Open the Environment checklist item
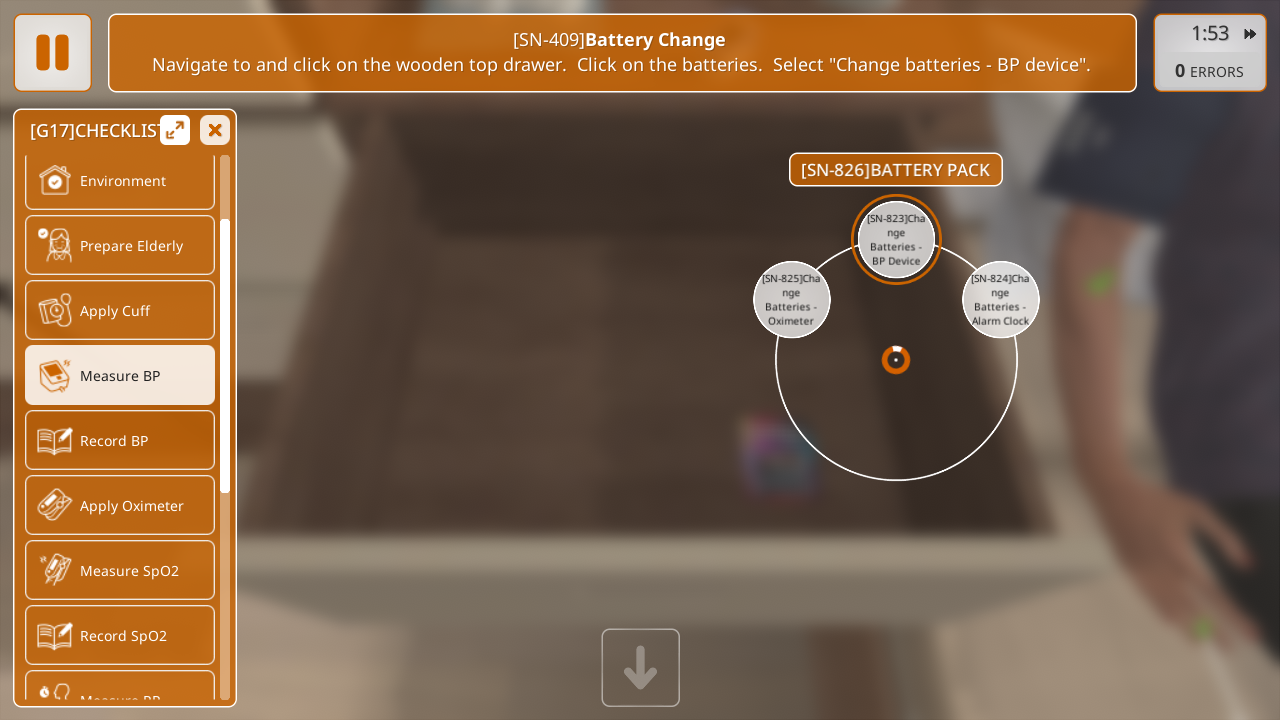This screenshot has width=1280, height=720. tap(120, 181)
